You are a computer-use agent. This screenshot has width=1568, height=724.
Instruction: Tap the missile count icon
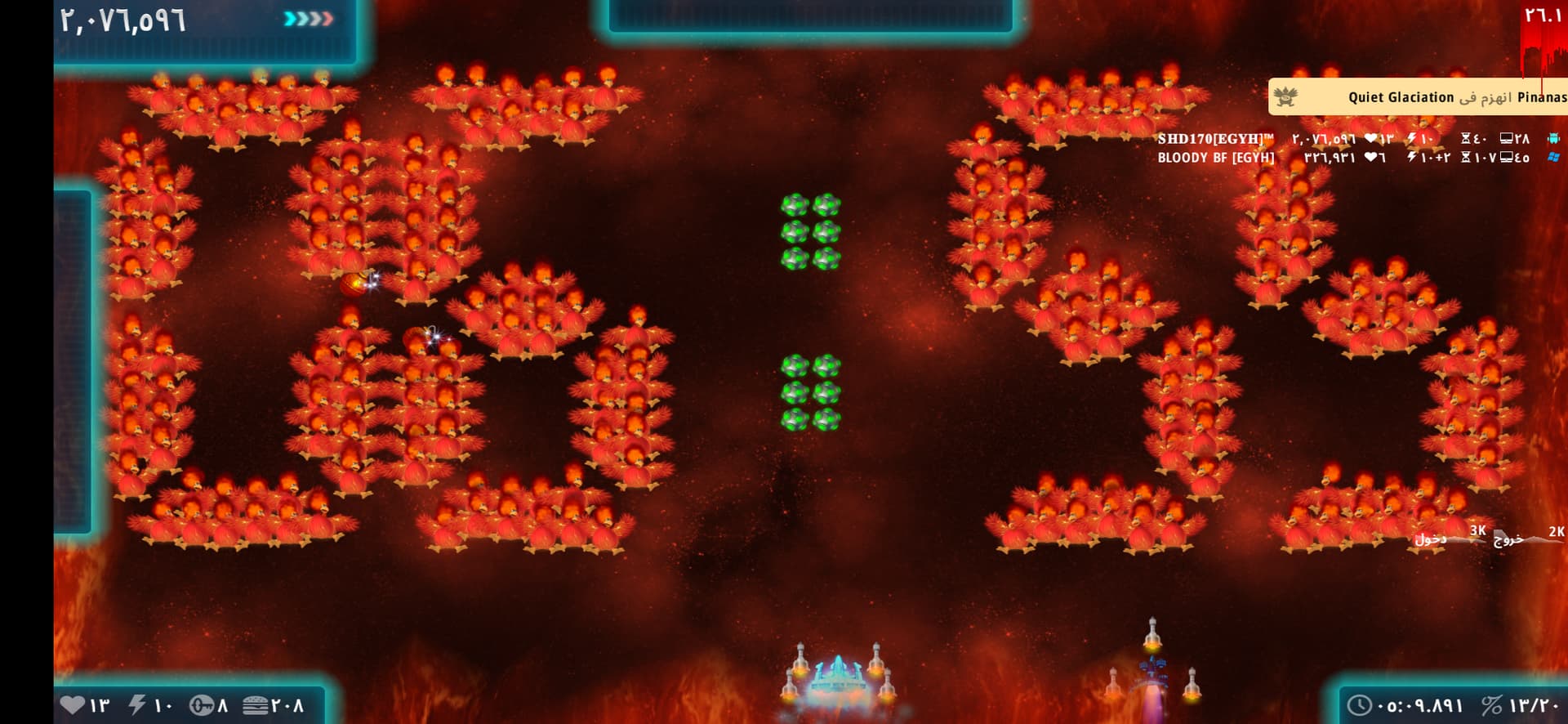click(202, 704)
